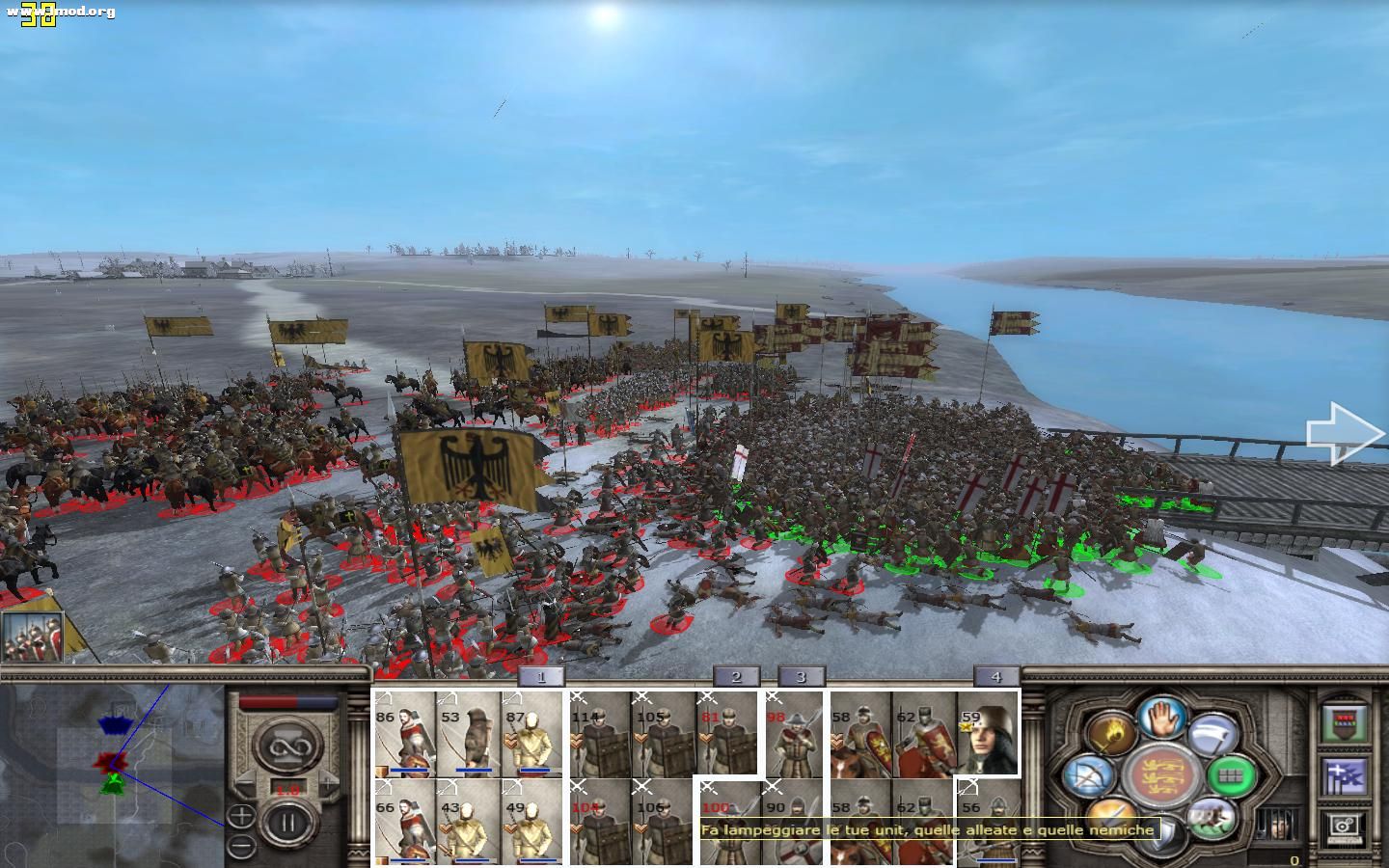
Task: Click the scroll arrow at the screen's right edge
Action: 1343,432
